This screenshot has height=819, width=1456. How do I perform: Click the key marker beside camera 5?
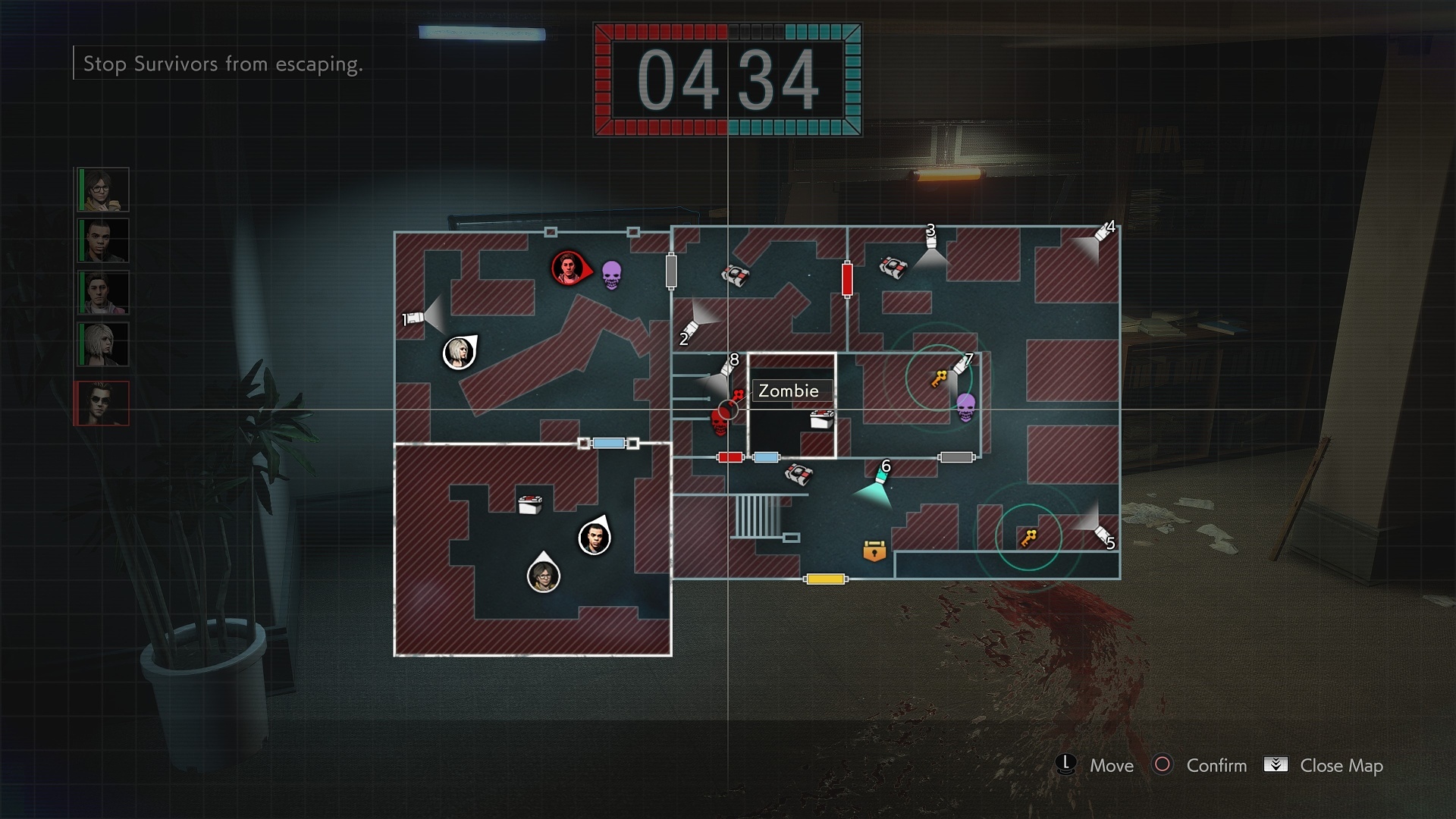click(1028, 538)
